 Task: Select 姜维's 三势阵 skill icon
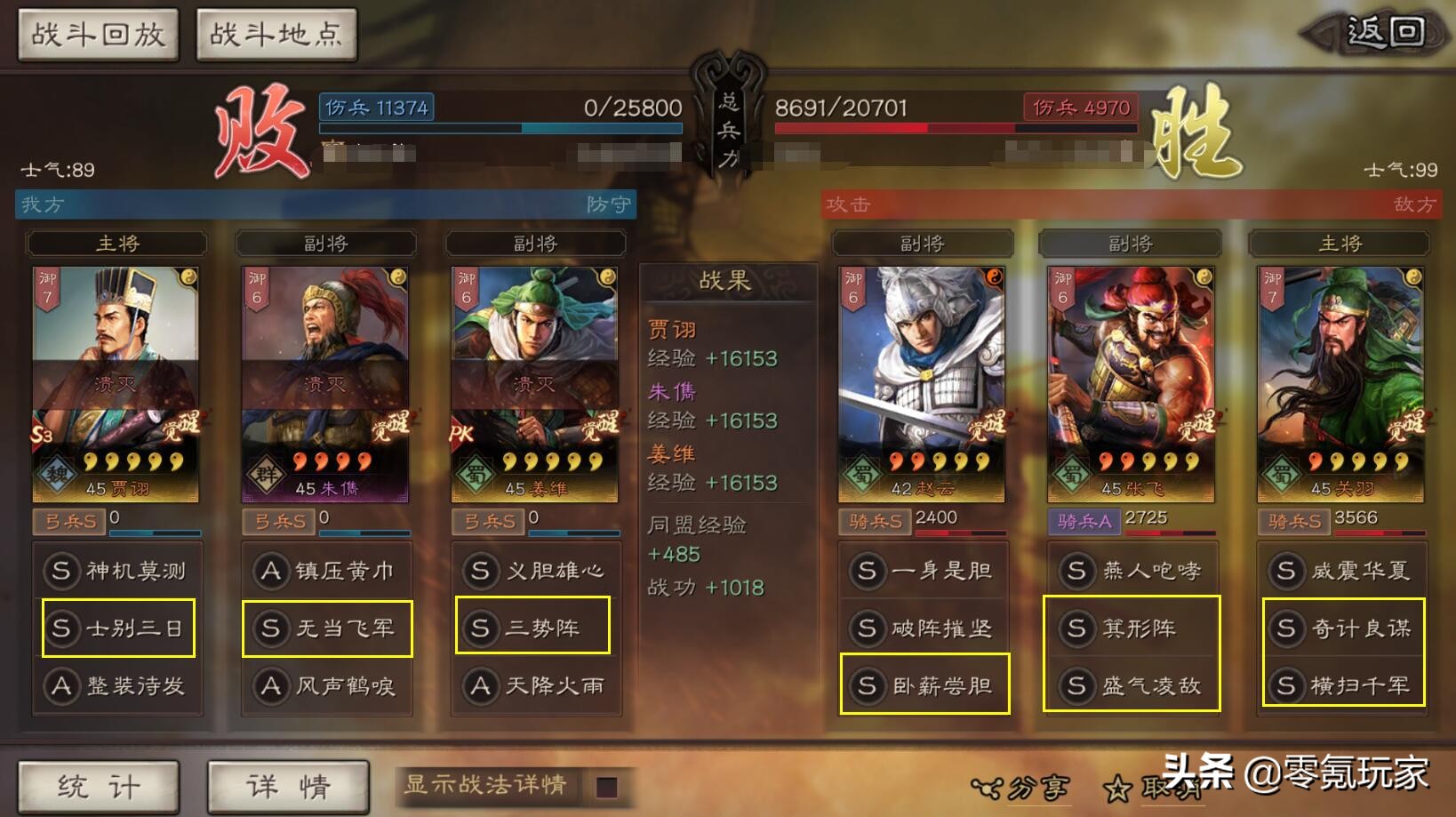tap(481, 627)
